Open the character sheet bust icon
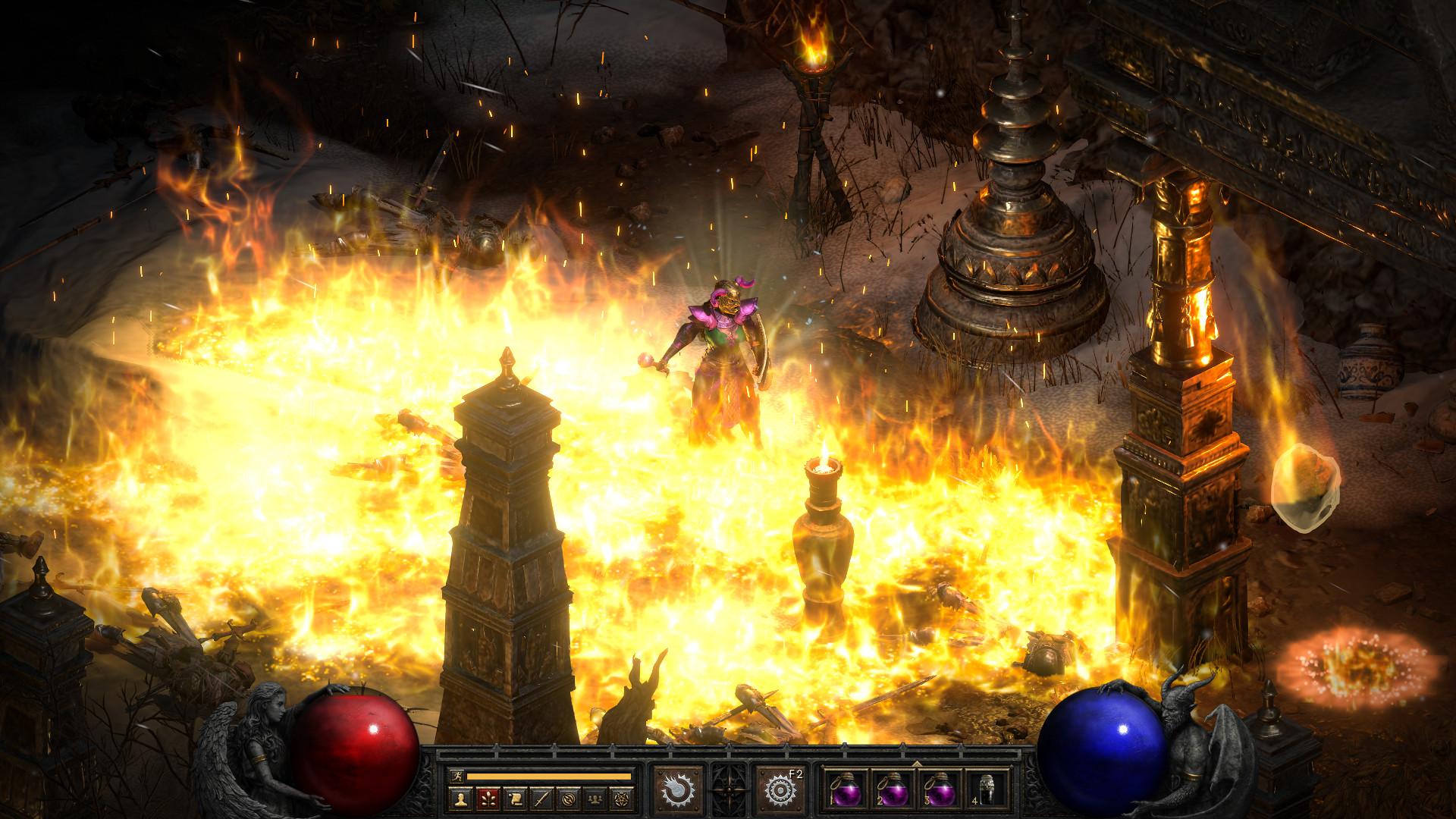 [460, 799]
